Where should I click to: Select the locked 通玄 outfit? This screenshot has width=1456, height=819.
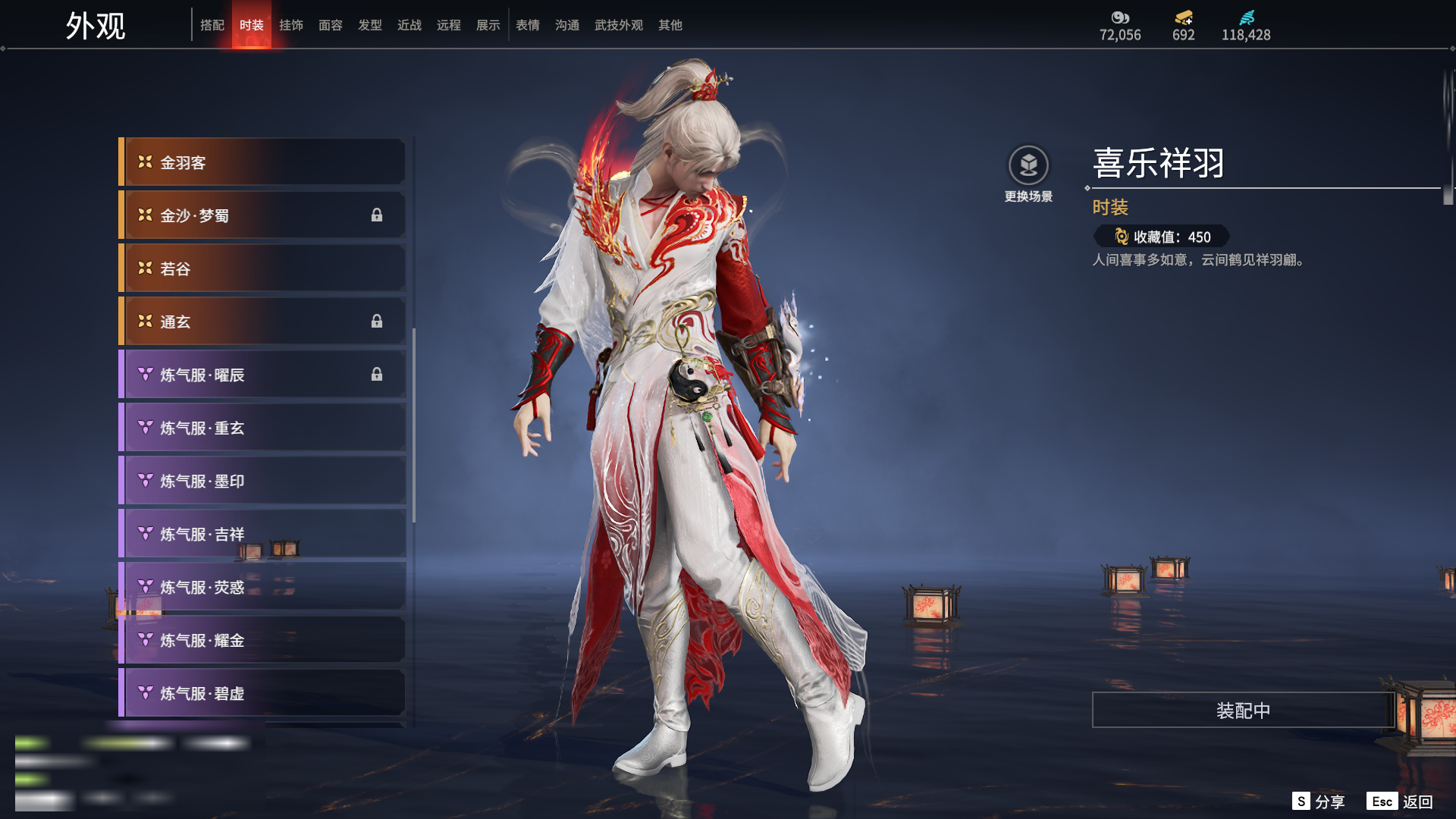point(262,322)
